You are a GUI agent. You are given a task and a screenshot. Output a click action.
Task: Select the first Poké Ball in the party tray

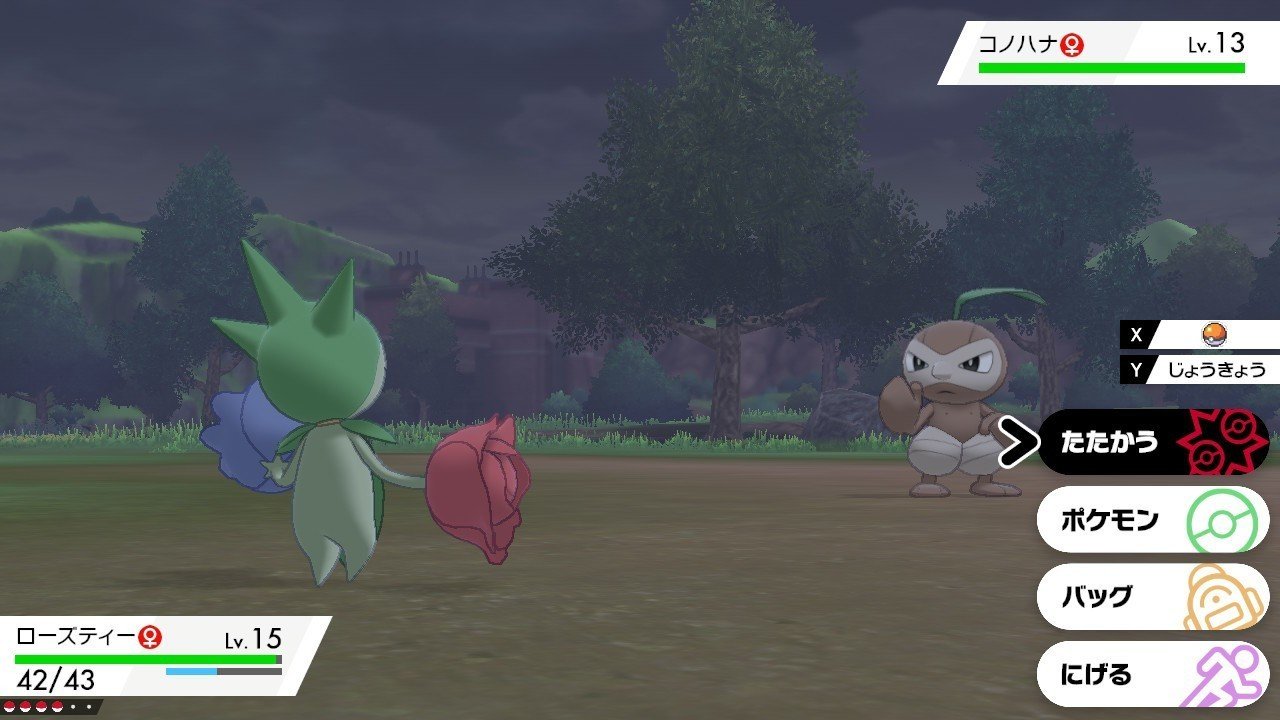point(10,706)
